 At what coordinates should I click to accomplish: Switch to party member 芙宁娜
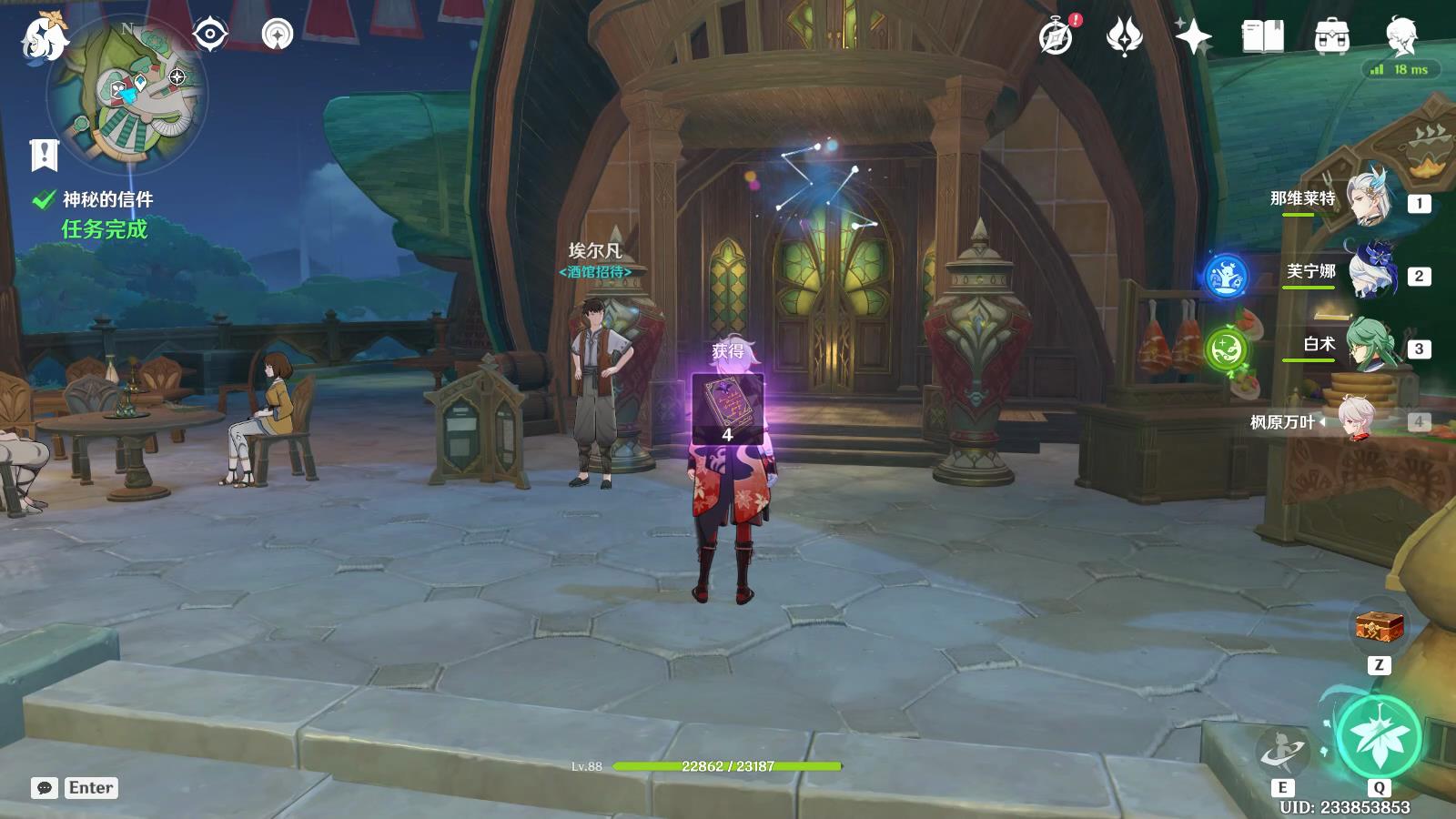[x=1370, y=272]
